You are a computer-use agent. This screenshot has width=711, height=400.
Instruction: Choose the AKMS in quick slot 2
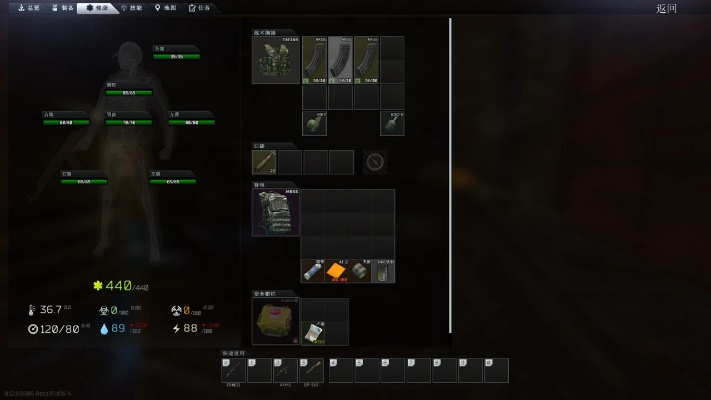pyautogui.click(x=285, y=371)
